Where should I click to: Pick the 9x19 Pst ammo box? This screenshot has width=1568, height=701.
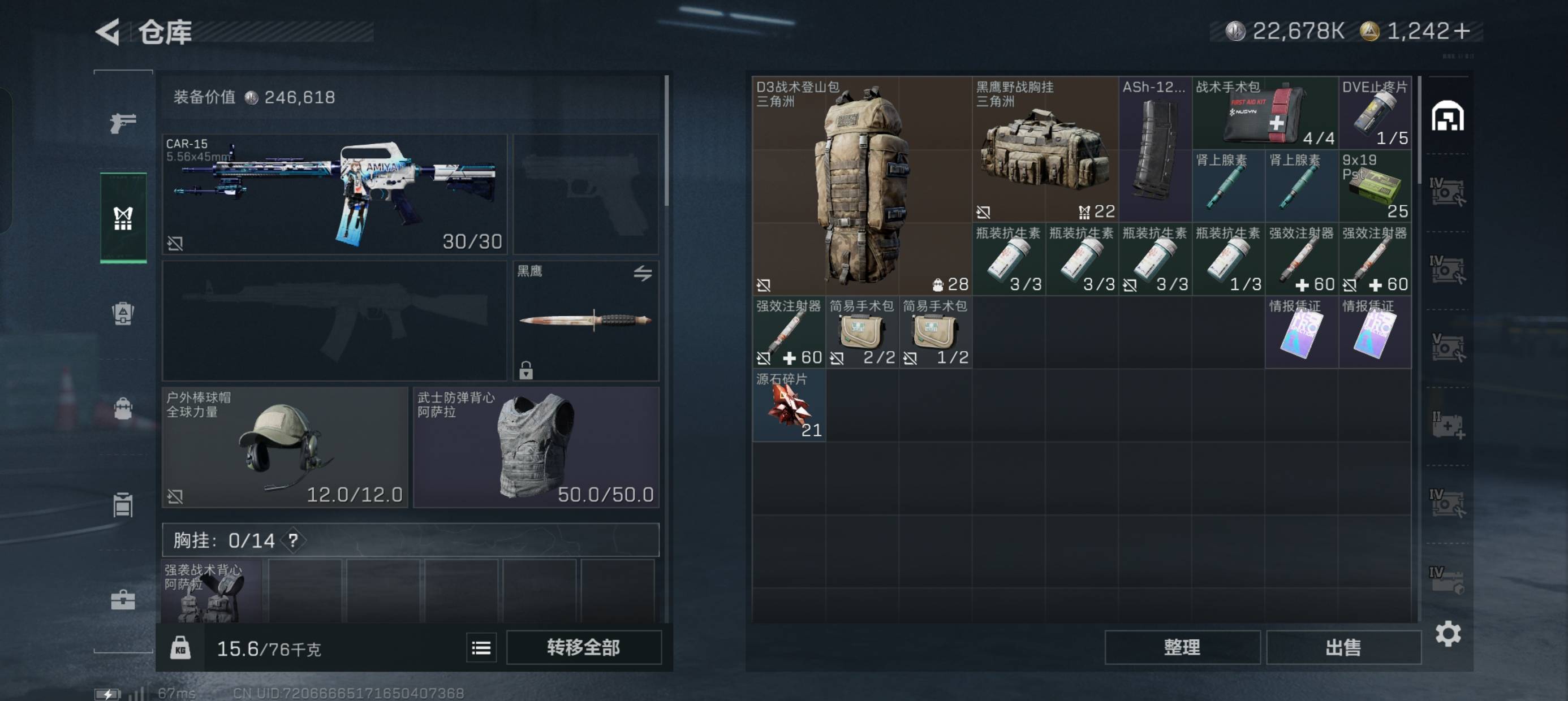click(x=1375, y=185)
